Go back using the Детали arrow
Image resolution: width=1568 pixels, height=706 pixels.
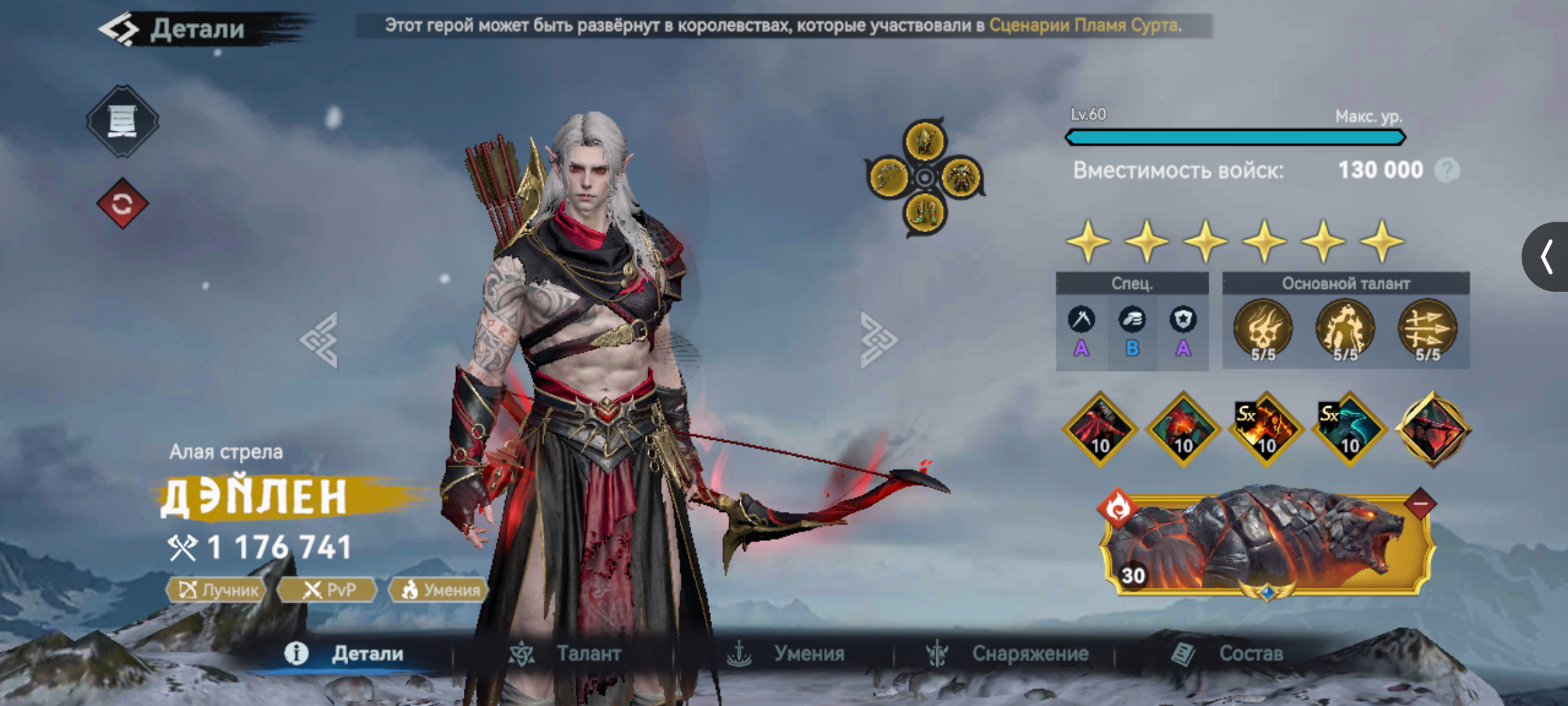coord(120,29)
